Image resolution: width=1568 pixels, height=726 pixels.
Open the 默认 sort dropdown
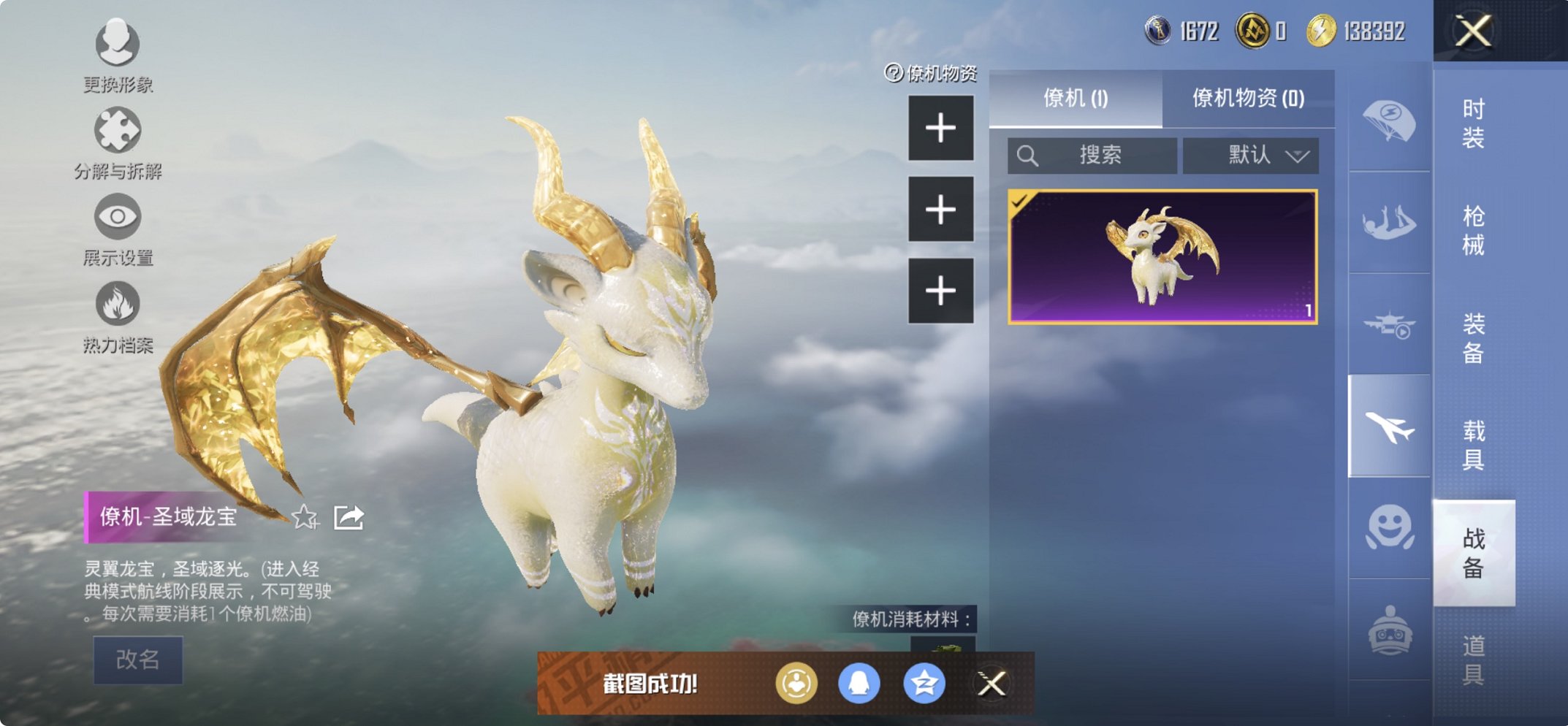1251,156
